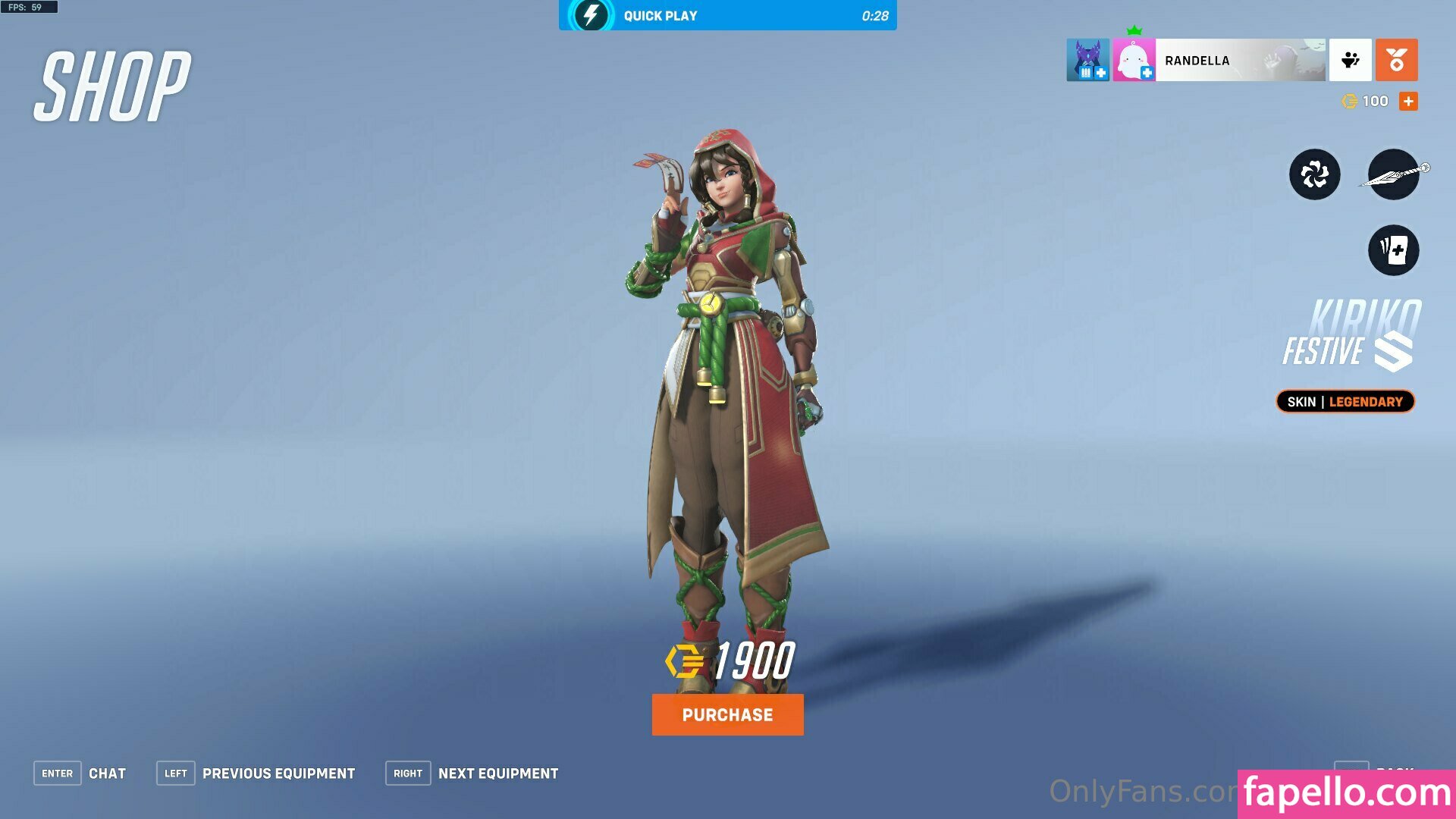1456x819 pixels.
Task: View Kiriko's kunai weapon icon
Action: click(1394, 174)
